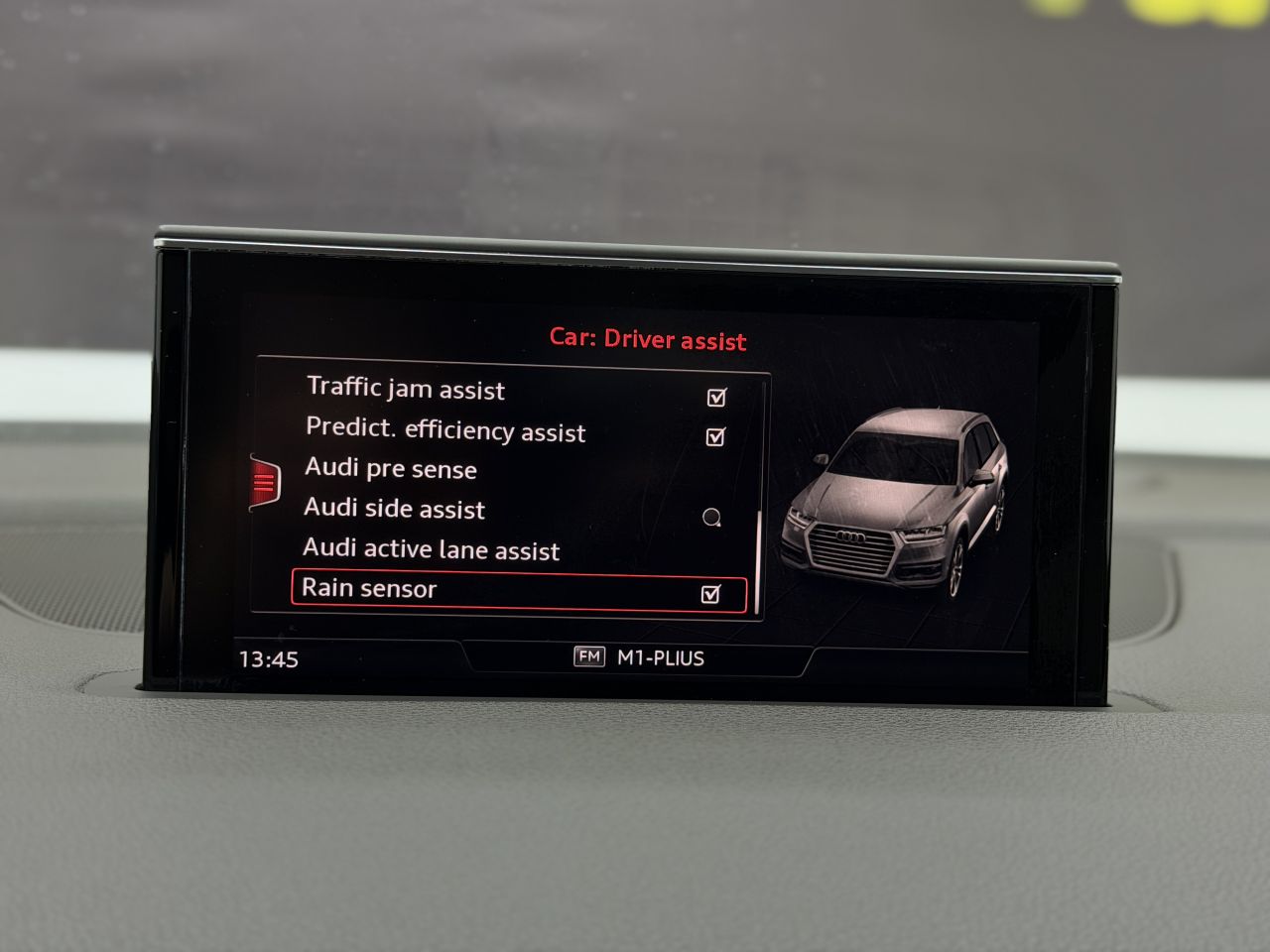Open the red side menu handle
1270x952 pixels.
264,482
